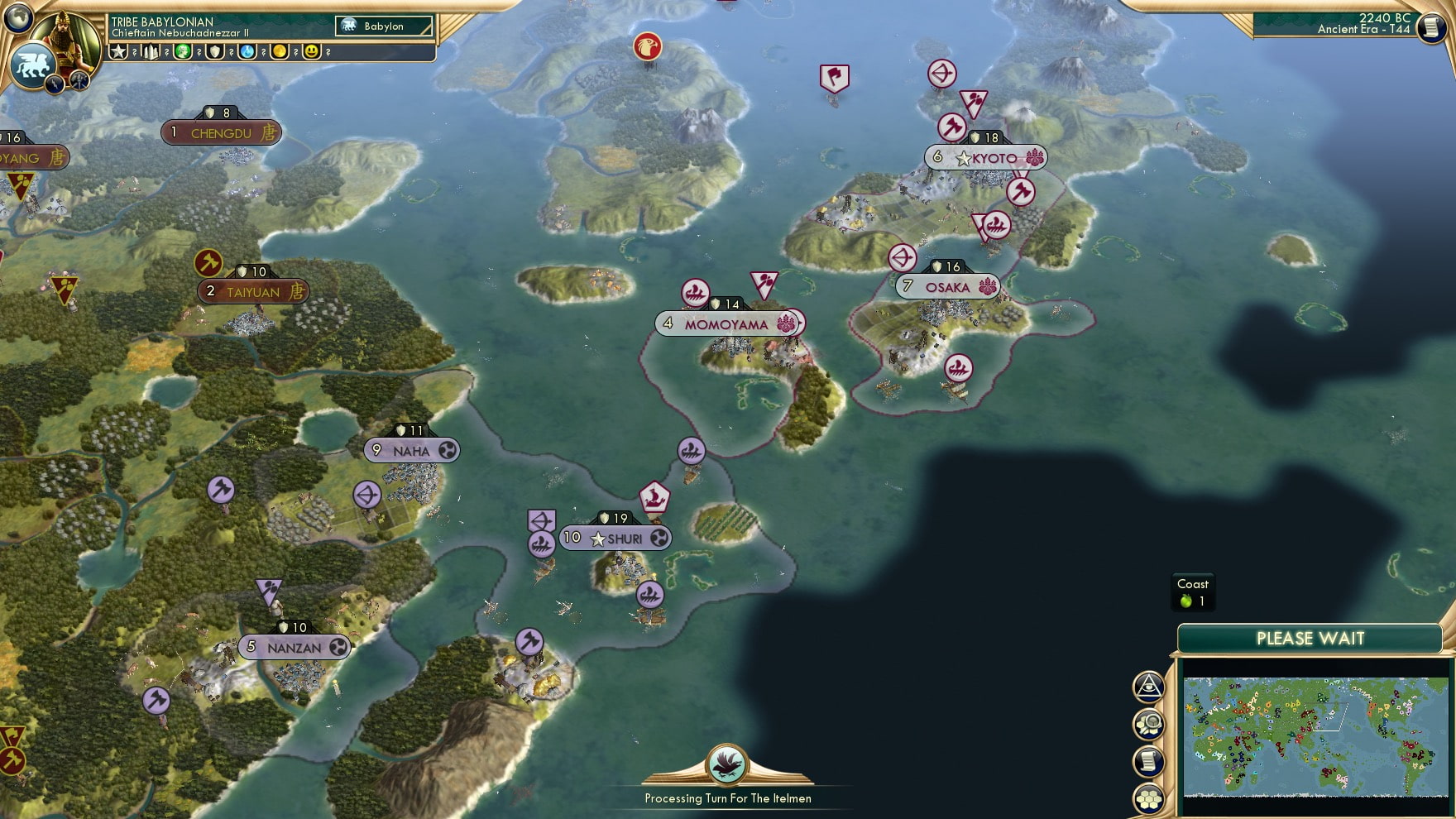Click the green culture icon
This screenshot has width=1456, height=819.
[x=184, y=51]
